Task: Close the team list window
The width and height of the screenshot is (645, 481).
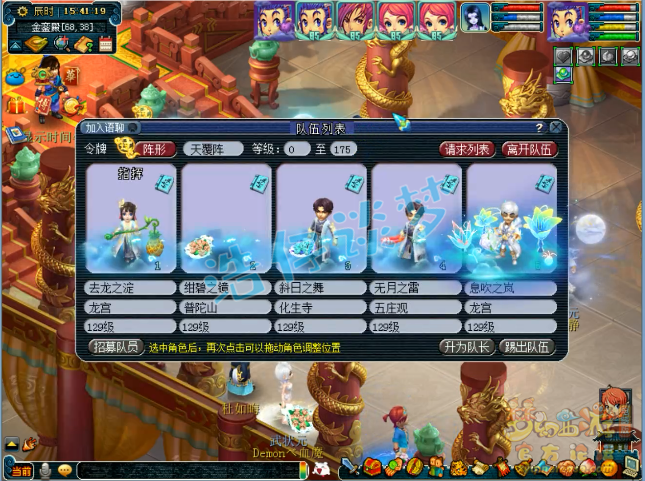Action: tap(556, 128)
